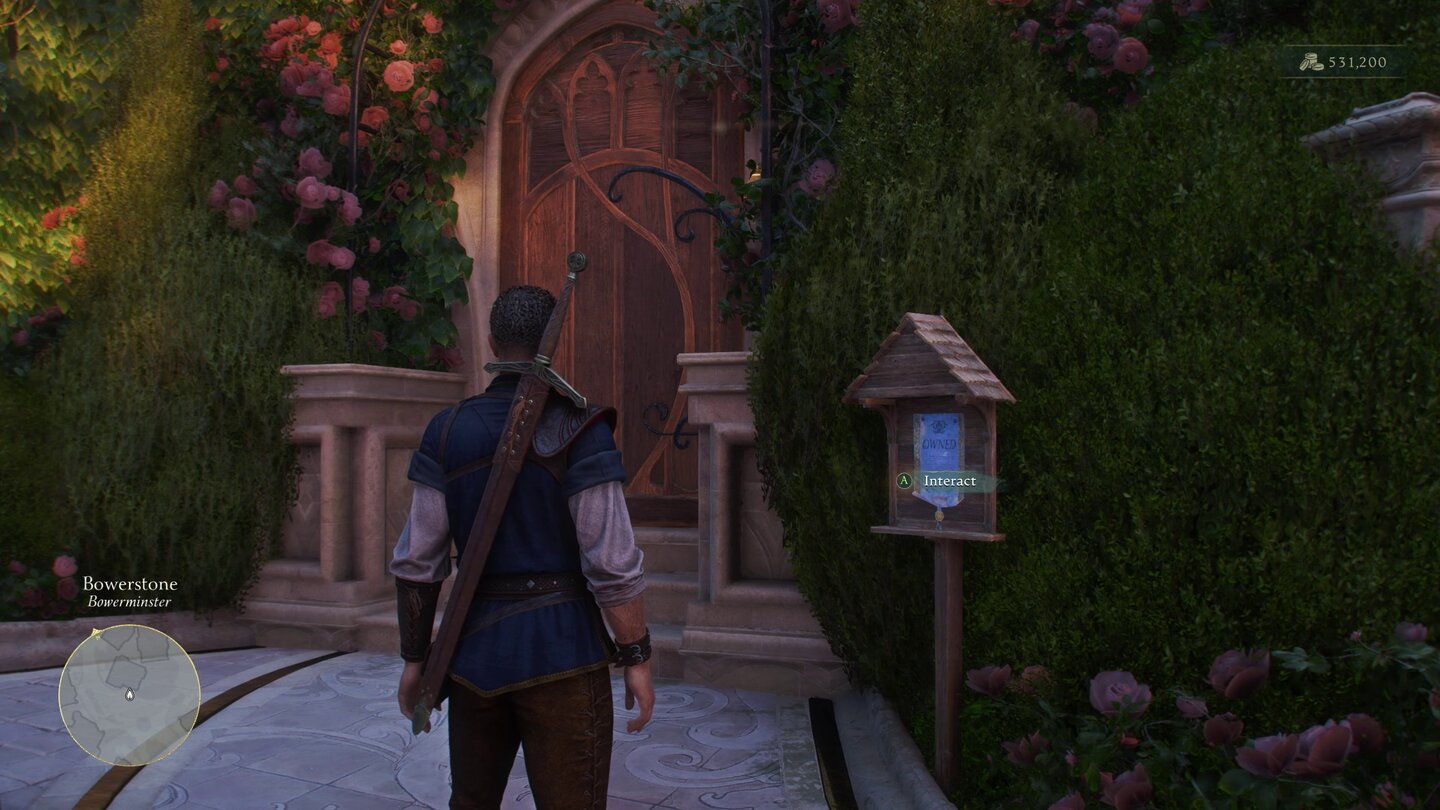Click the gold coins icon in the top-right counter

[1311, 60]
